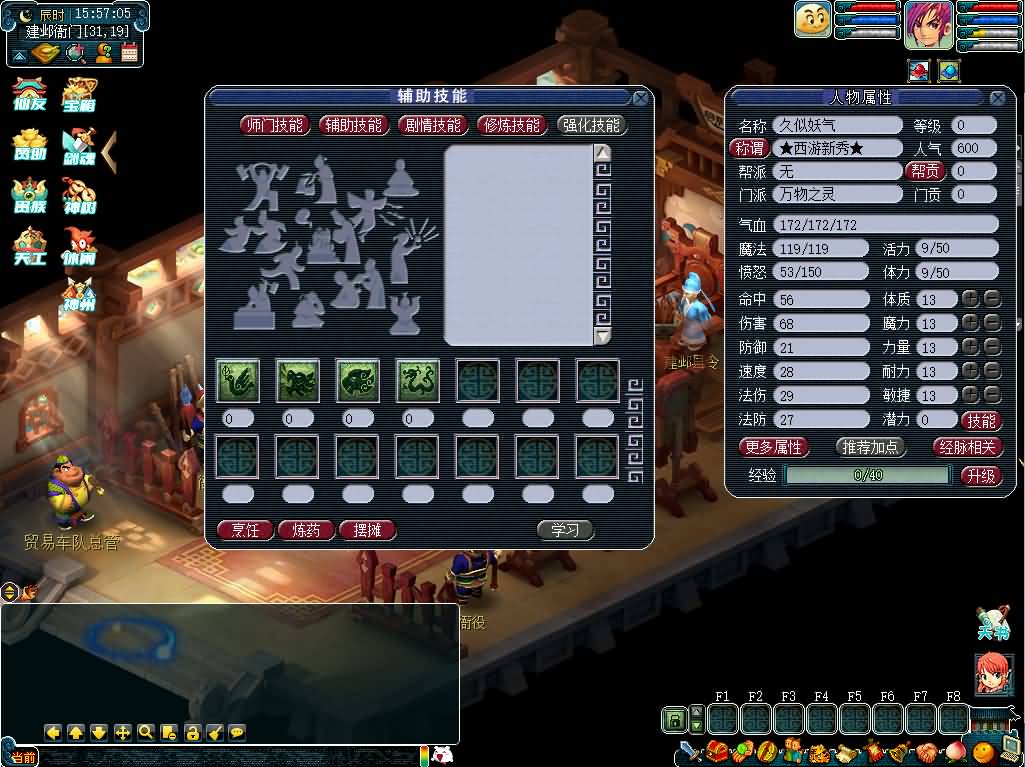Close the 人物属性 character window

pyautogui.click(x=997, y=98)
